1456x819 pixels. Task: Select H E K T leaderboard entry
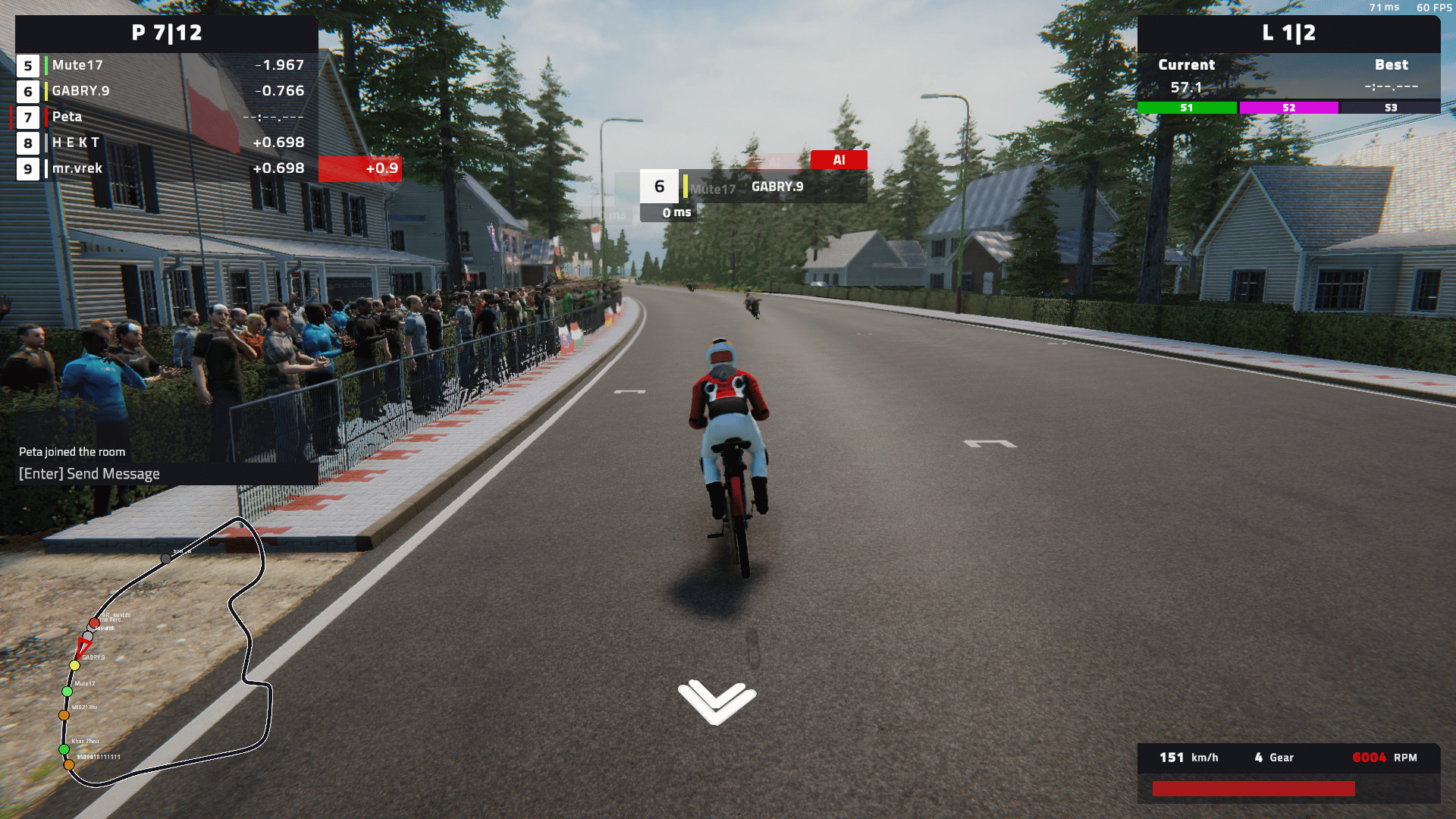coord(167,143)
